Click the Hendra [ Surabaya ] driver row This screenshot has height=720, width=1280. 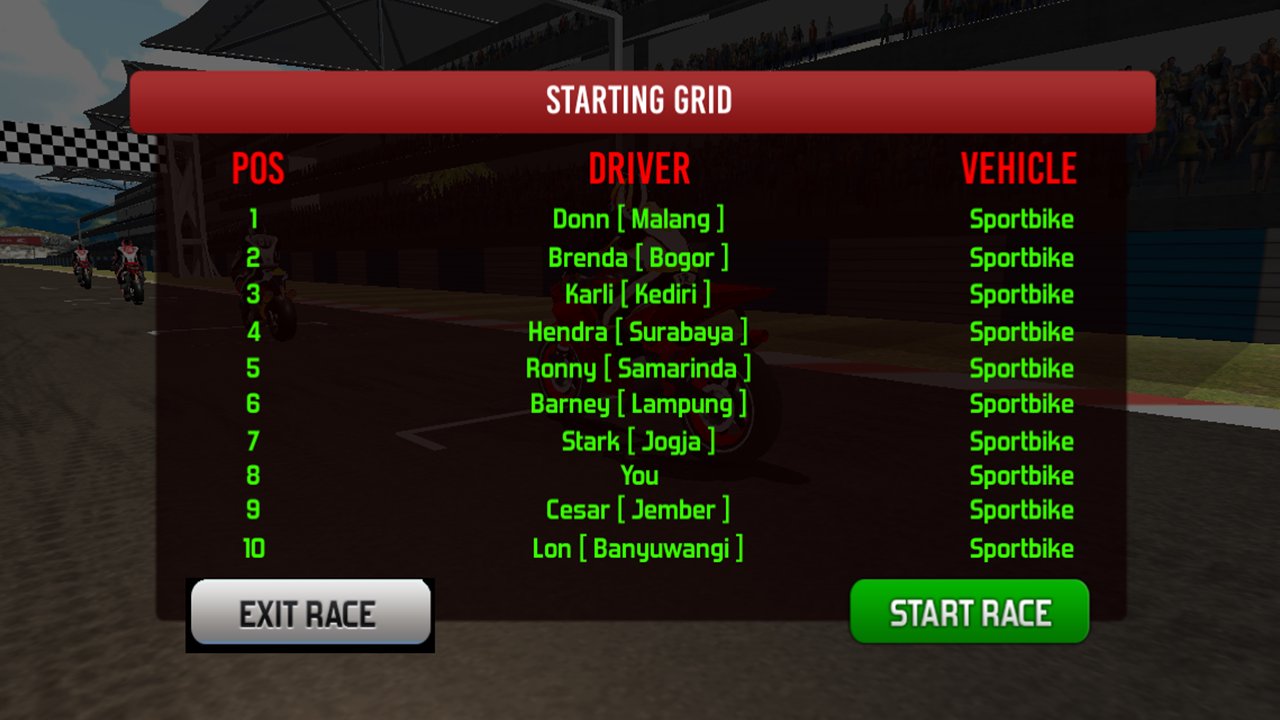pyautogui.click(x=638, y=332)
